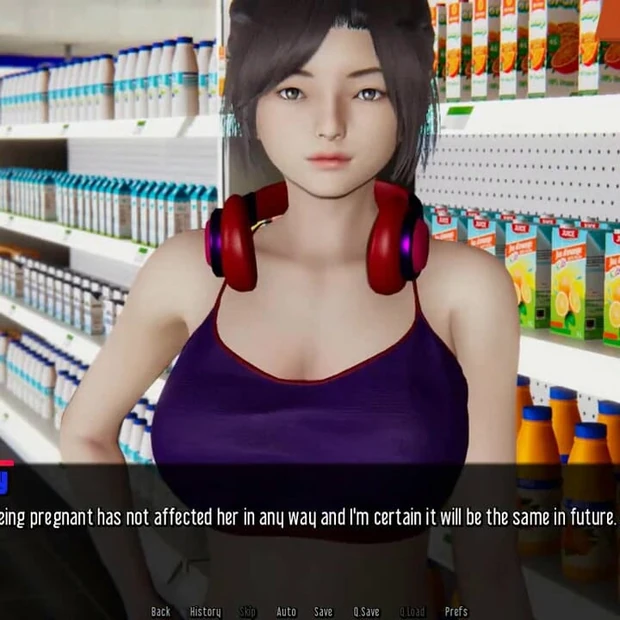
Task: Open the Prefs settings menu
Action: [x=456, y=611]
